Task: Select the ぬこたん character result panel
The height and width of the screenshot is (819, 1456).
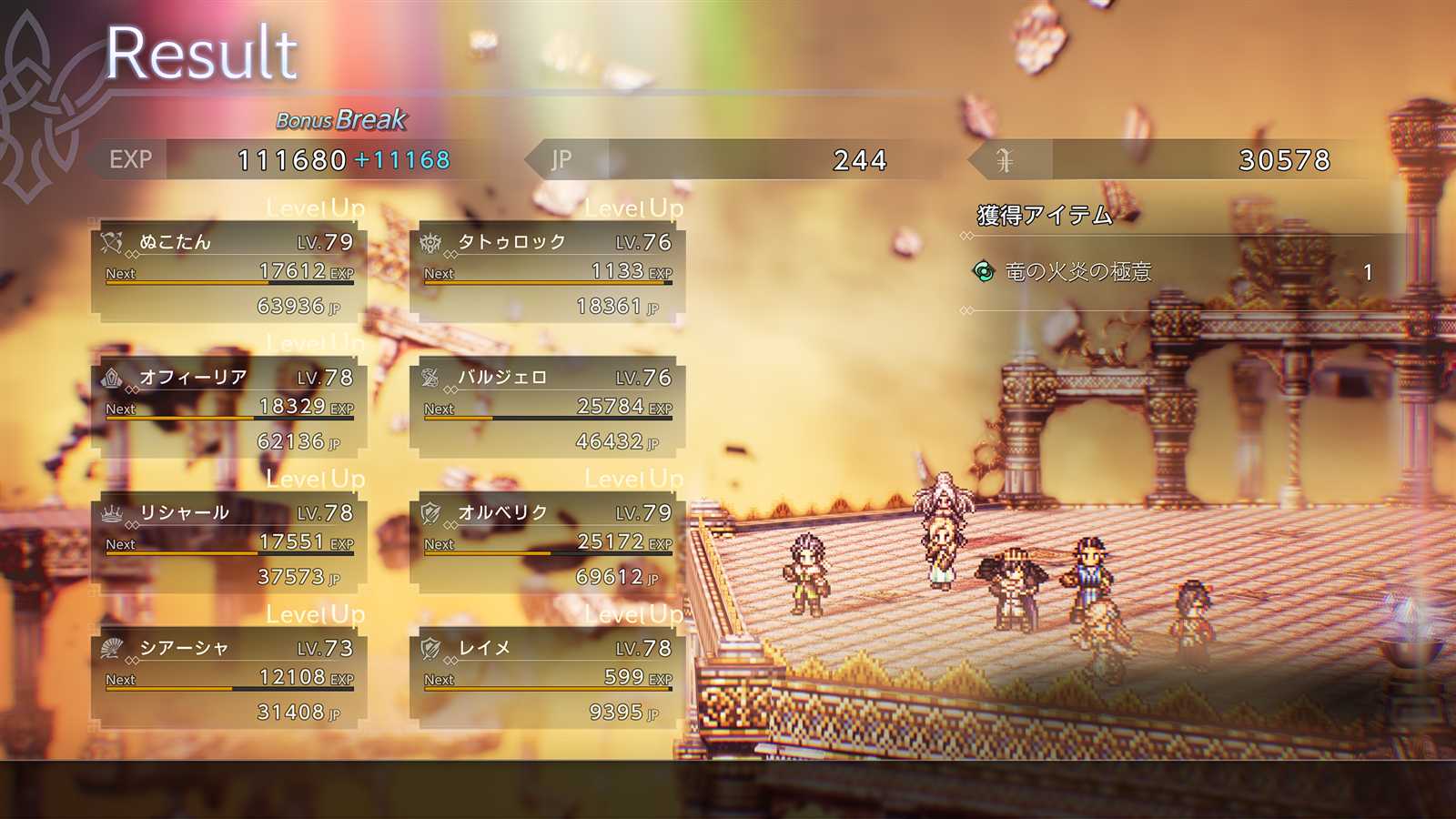Action: tap(229, 272)
